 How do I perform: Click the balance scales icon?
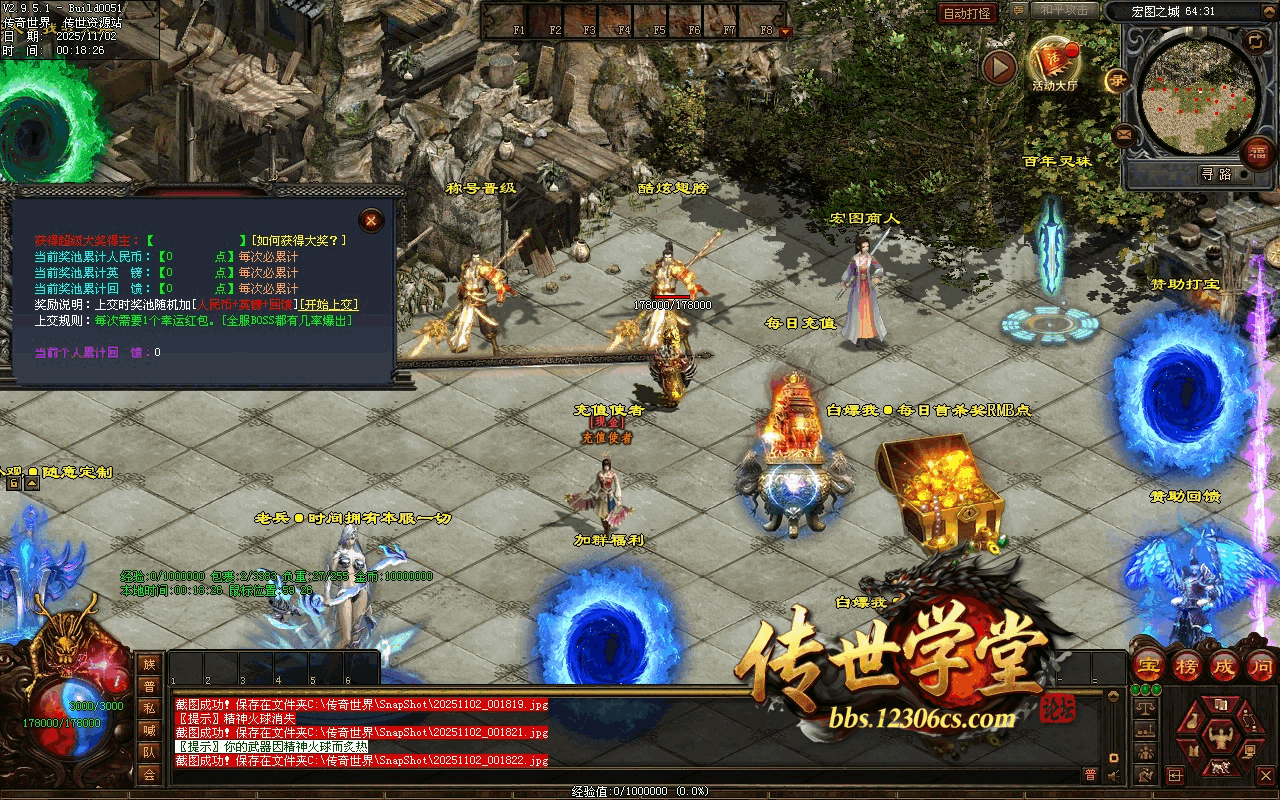(x=1146, y=707)
